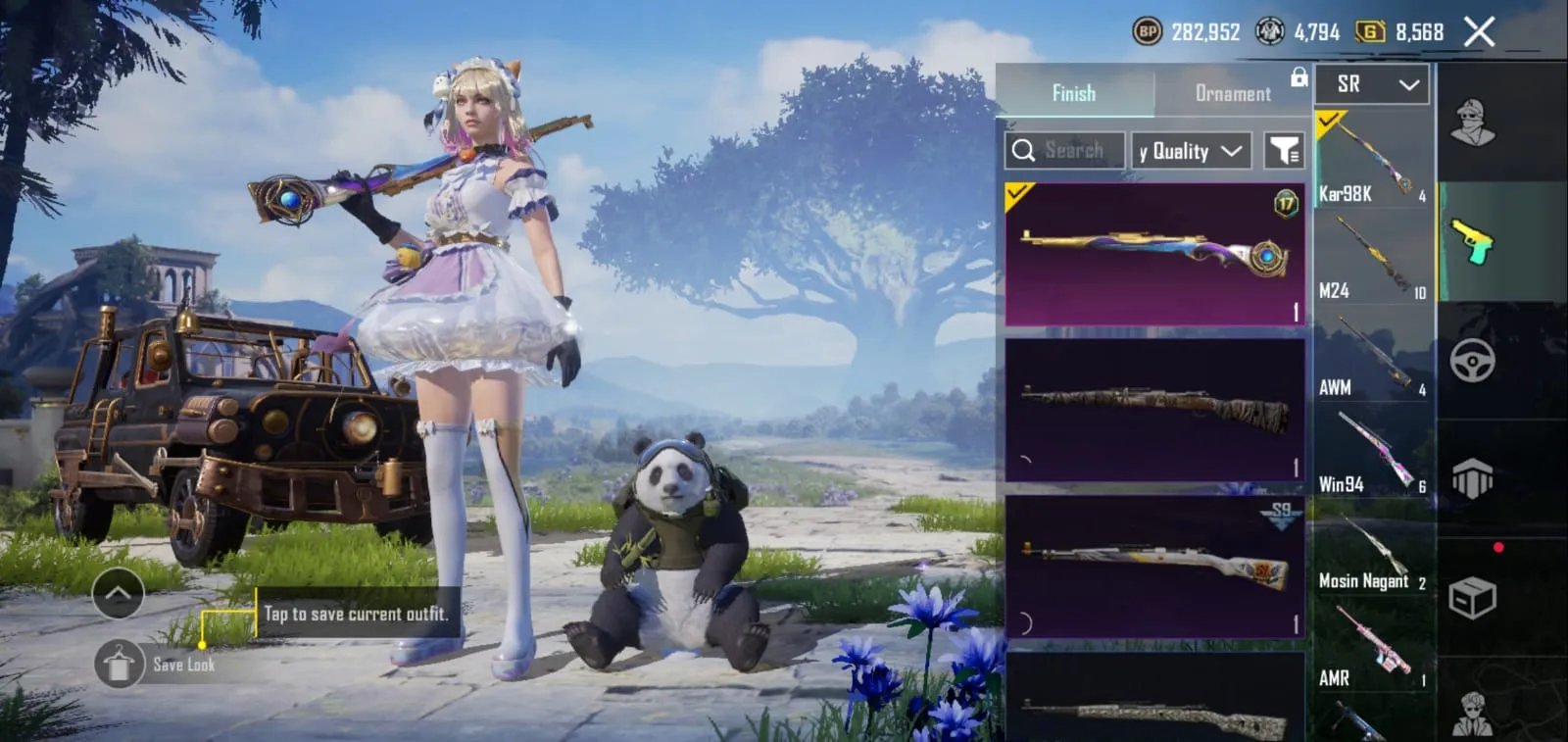
Task: Open the Quality sorting dropdown
Action: point(1189,150)
